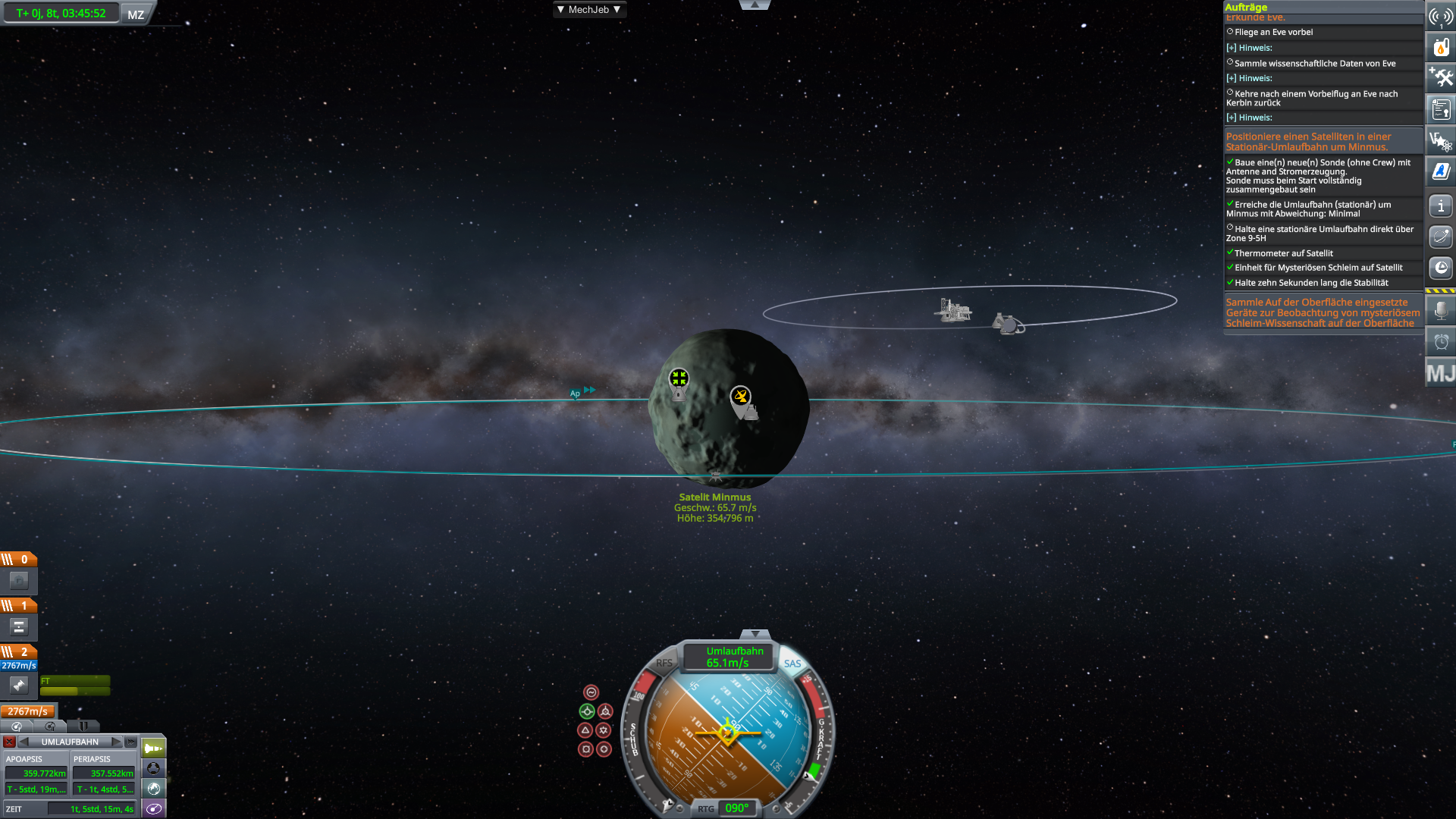Collapse the navball with its arrow tab
This screenshot has height=819, width=1456.
[x=755, y=634]
